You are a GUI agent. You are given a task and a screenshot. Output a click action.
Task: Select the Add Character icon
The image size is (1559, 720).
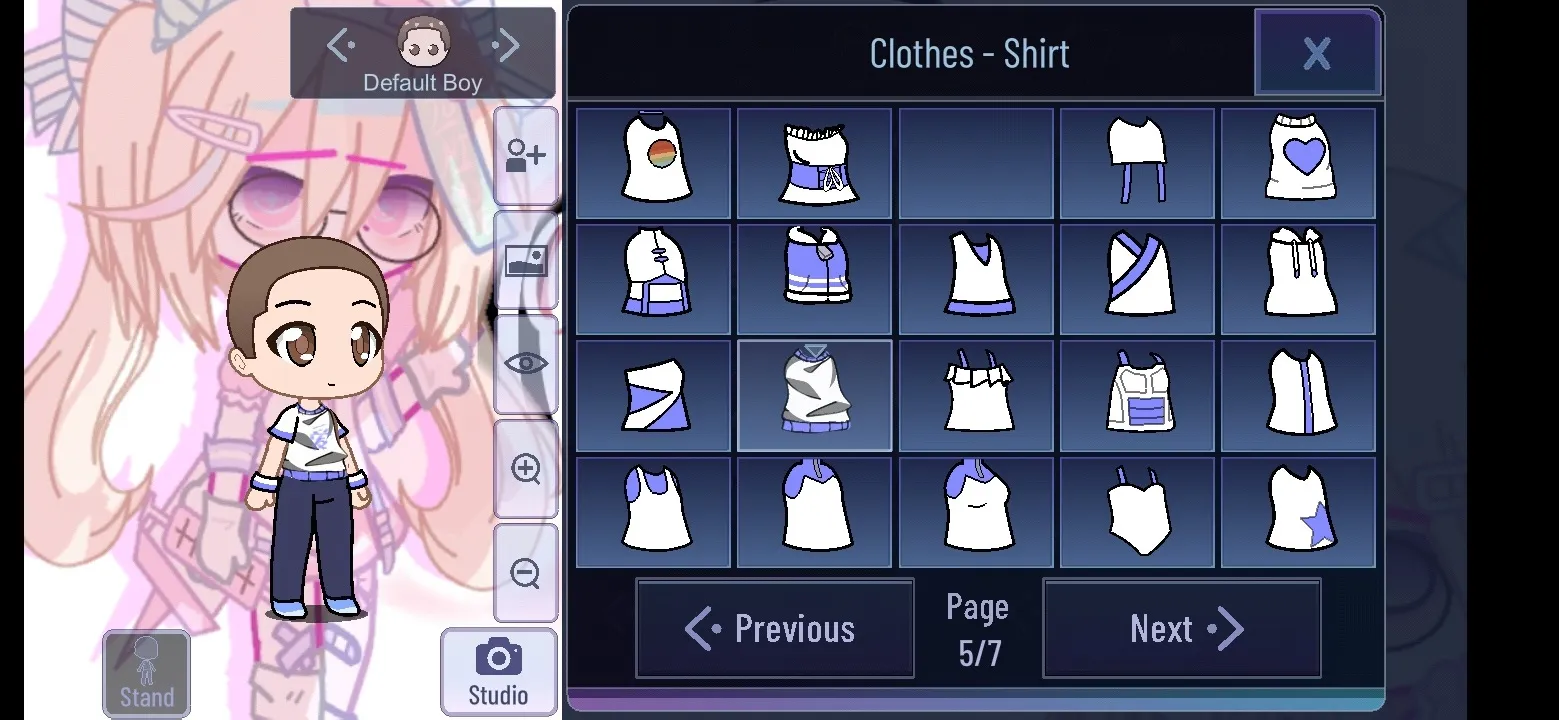(x=525, y=153)
